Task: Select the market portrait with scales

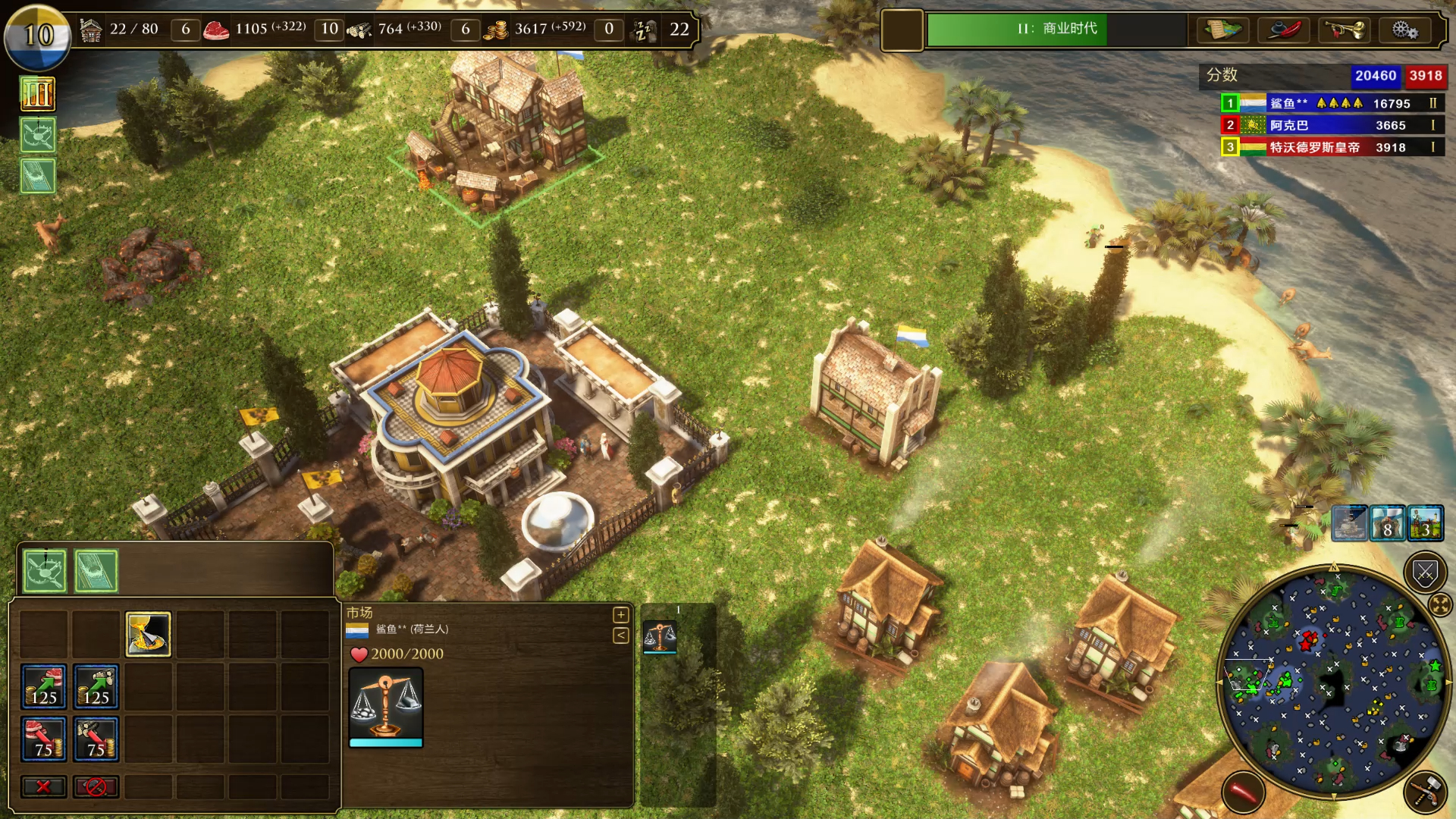Action: point(386,707)
